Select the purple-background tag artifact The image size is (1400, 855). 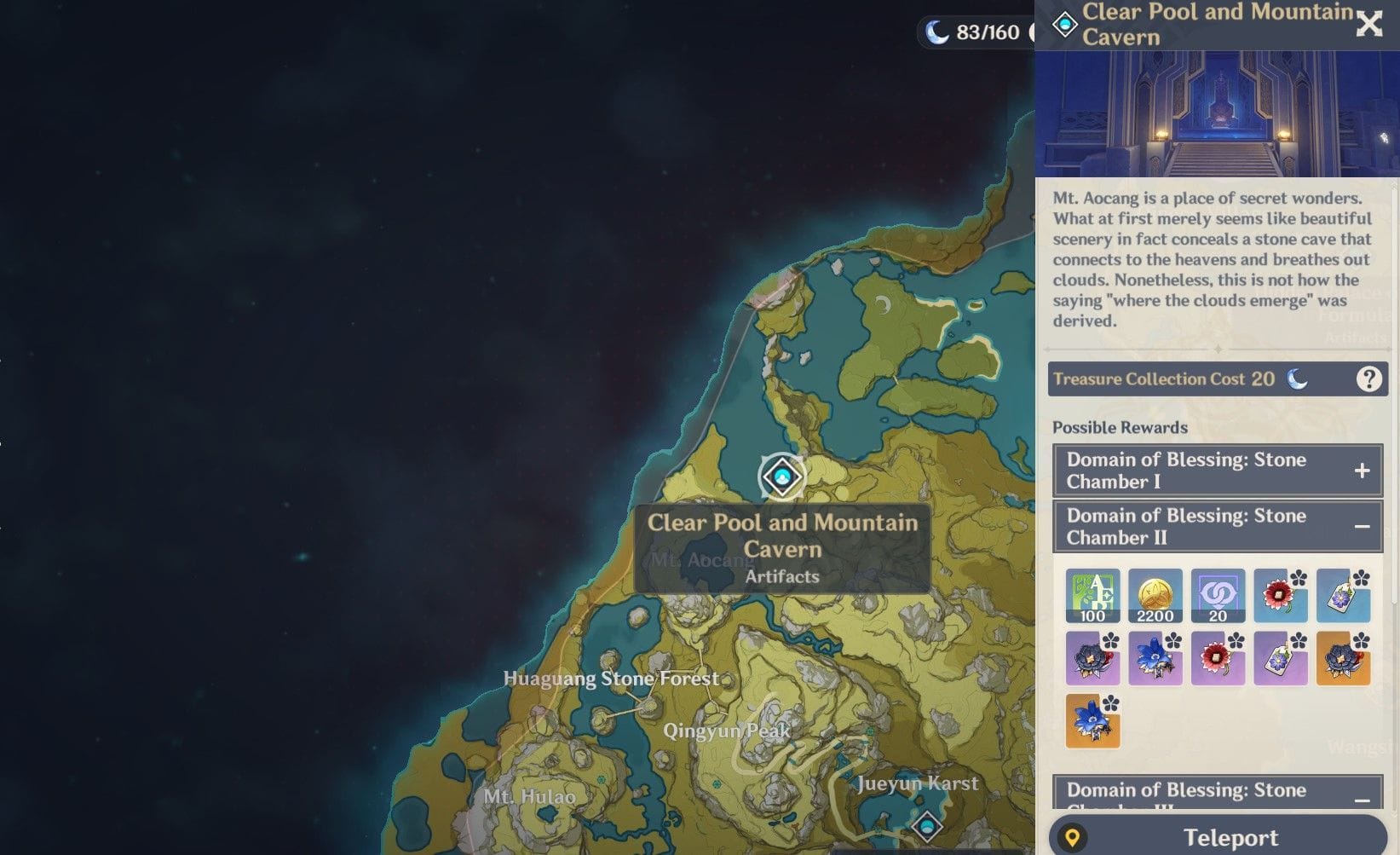tap(1280, 659)
